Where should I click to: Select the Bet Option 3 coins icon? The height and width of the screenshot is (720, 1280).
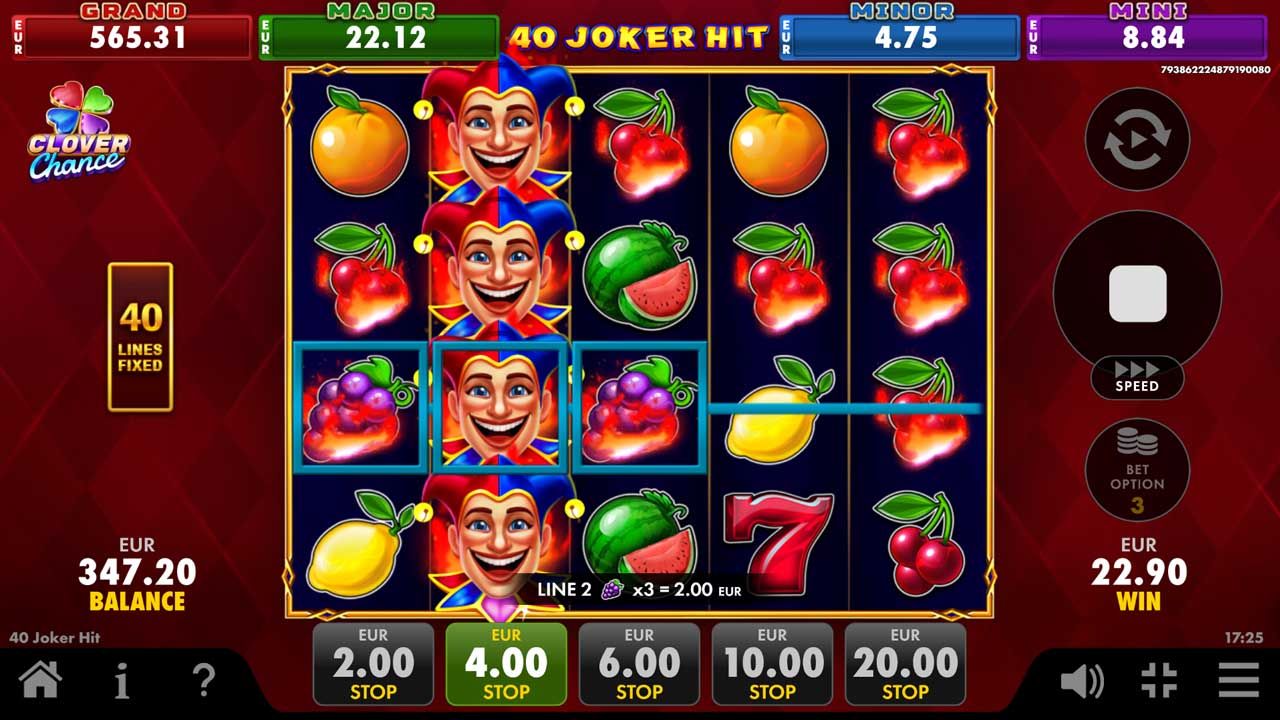(1138, 470)
